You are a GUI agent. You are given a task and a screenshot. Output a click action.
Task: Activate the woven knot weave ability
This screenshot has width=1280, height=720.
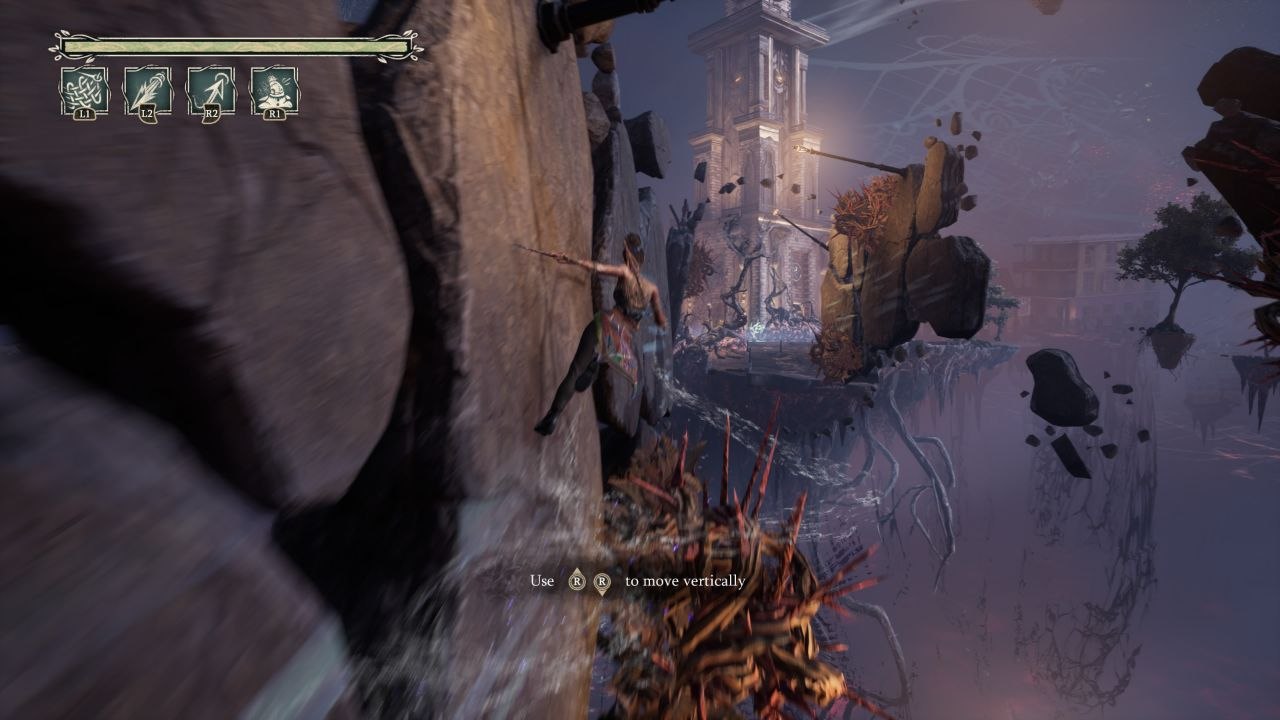point(84,91)
